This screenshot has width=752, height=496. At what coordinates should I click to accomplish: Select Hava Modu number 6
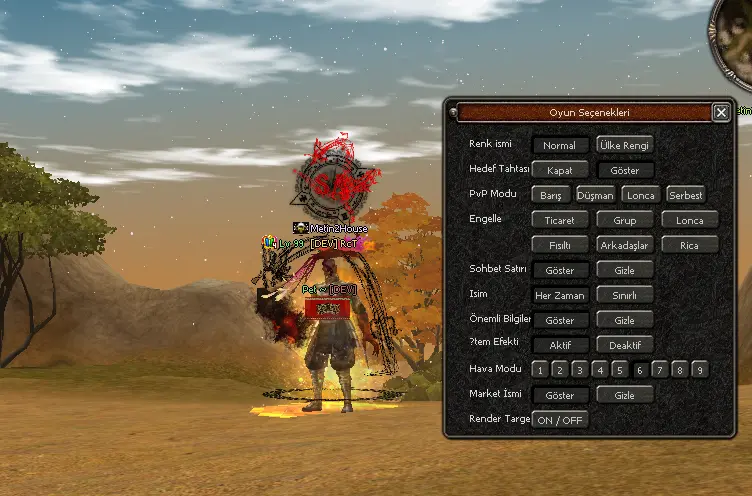click(x=640, y=370)
